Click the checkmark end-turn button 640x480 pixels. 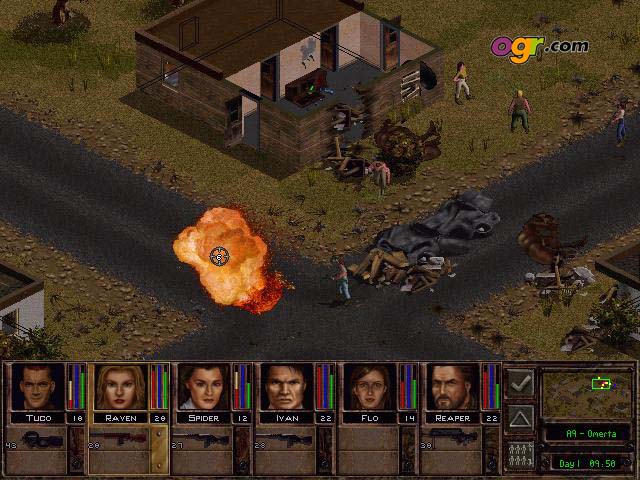click(x=520, y=383)
